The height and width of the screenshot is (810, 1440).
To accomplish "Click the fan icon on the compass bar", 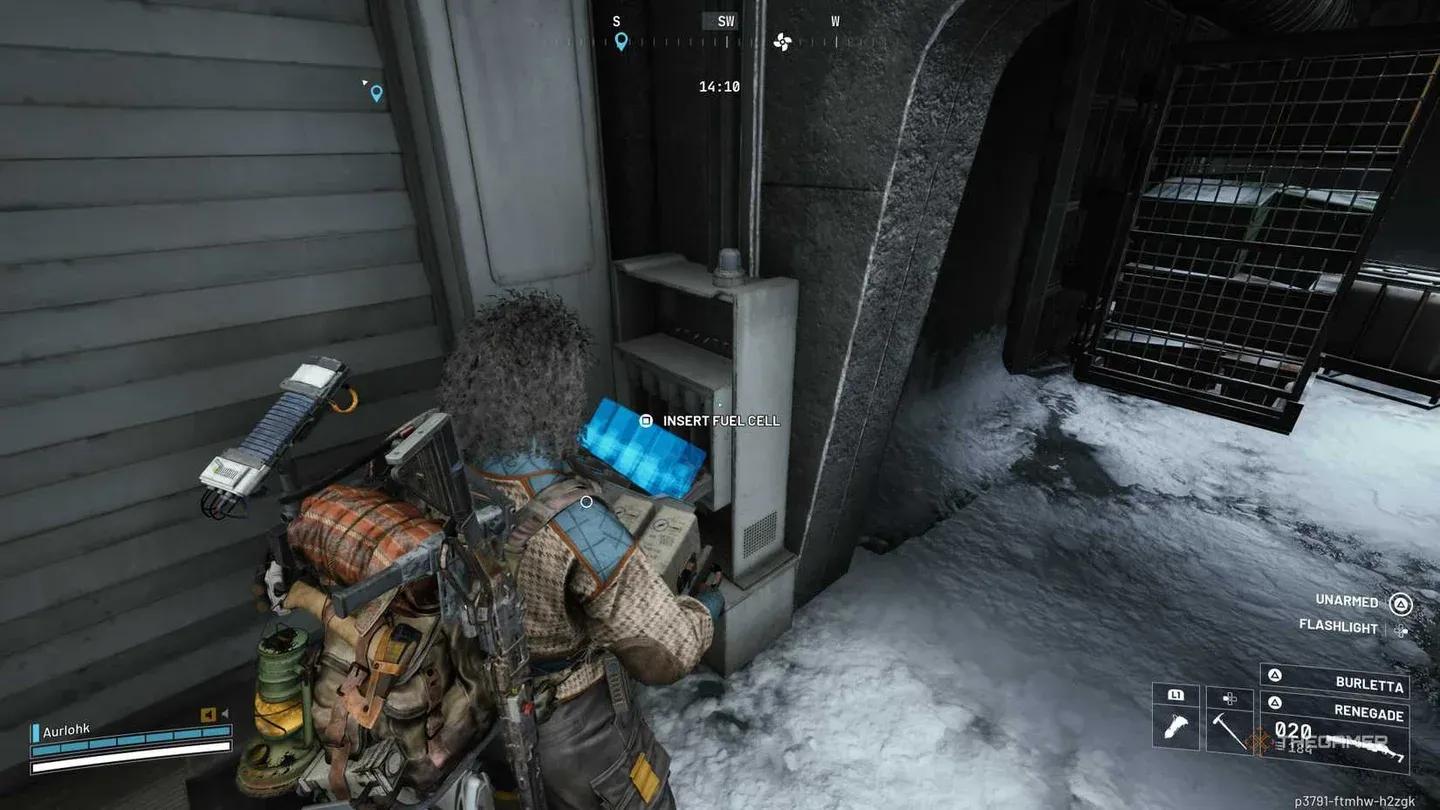I will (x=783, y=43).
